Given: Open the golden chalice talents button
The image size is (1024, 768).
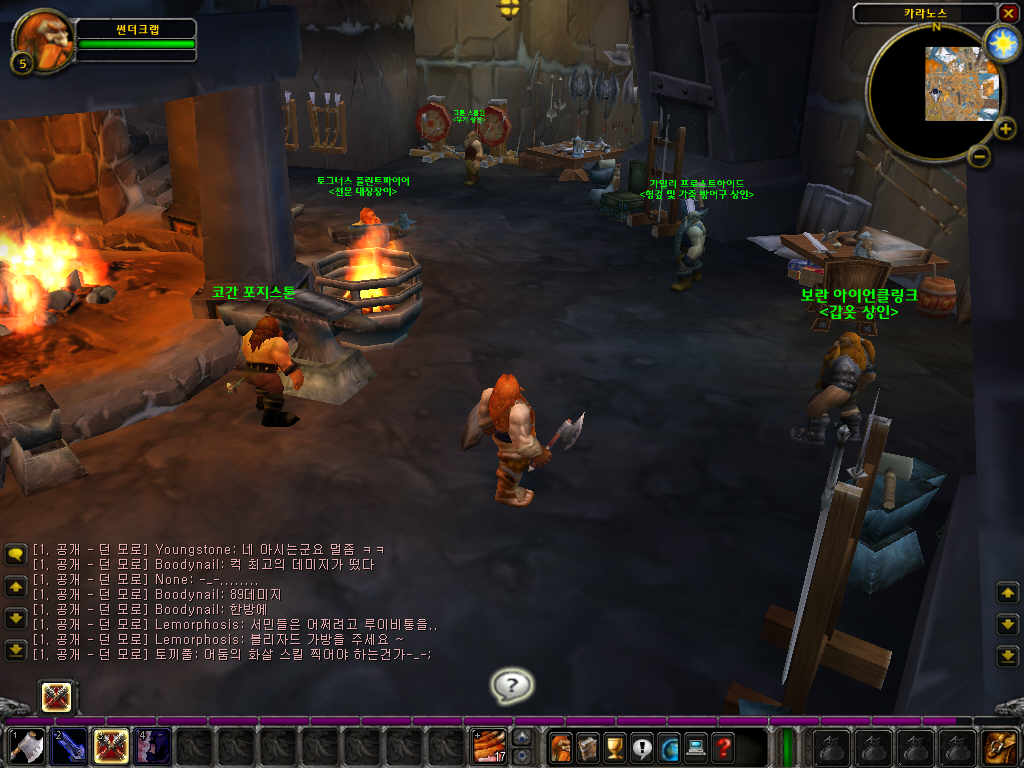Looking at the screenshot, I should (614, 747).
